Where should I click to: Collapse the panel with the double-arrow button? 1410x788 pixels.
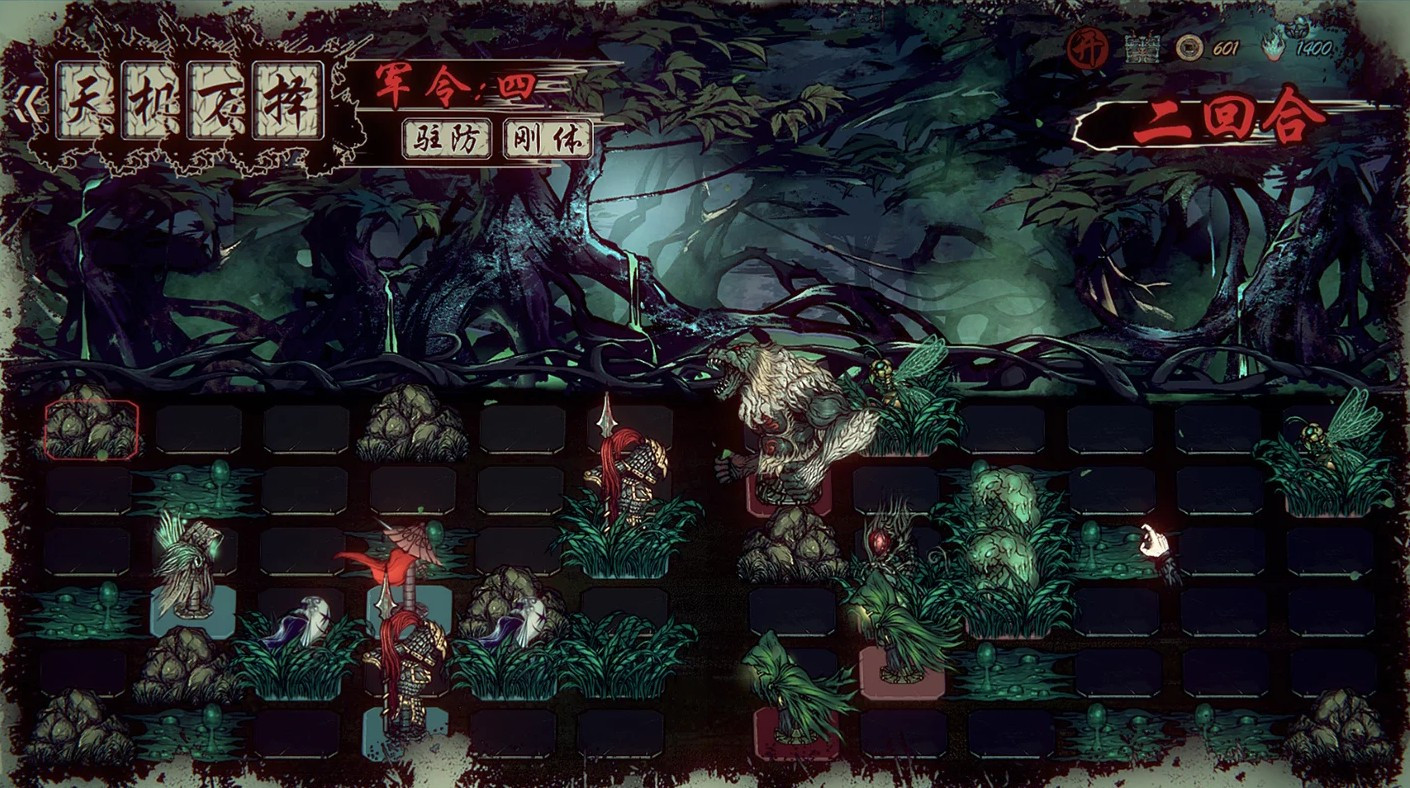[x=22, y=105]
